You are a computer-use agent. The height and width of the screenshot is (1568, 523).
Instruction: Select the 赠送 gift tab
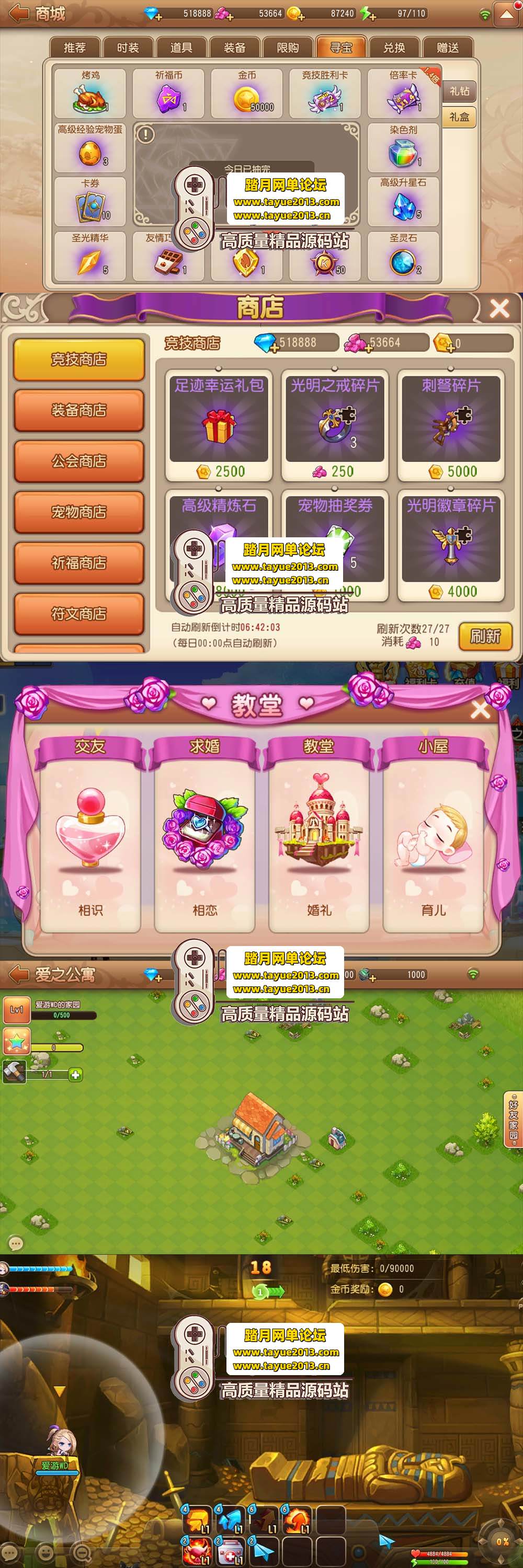tap(448, 48)
